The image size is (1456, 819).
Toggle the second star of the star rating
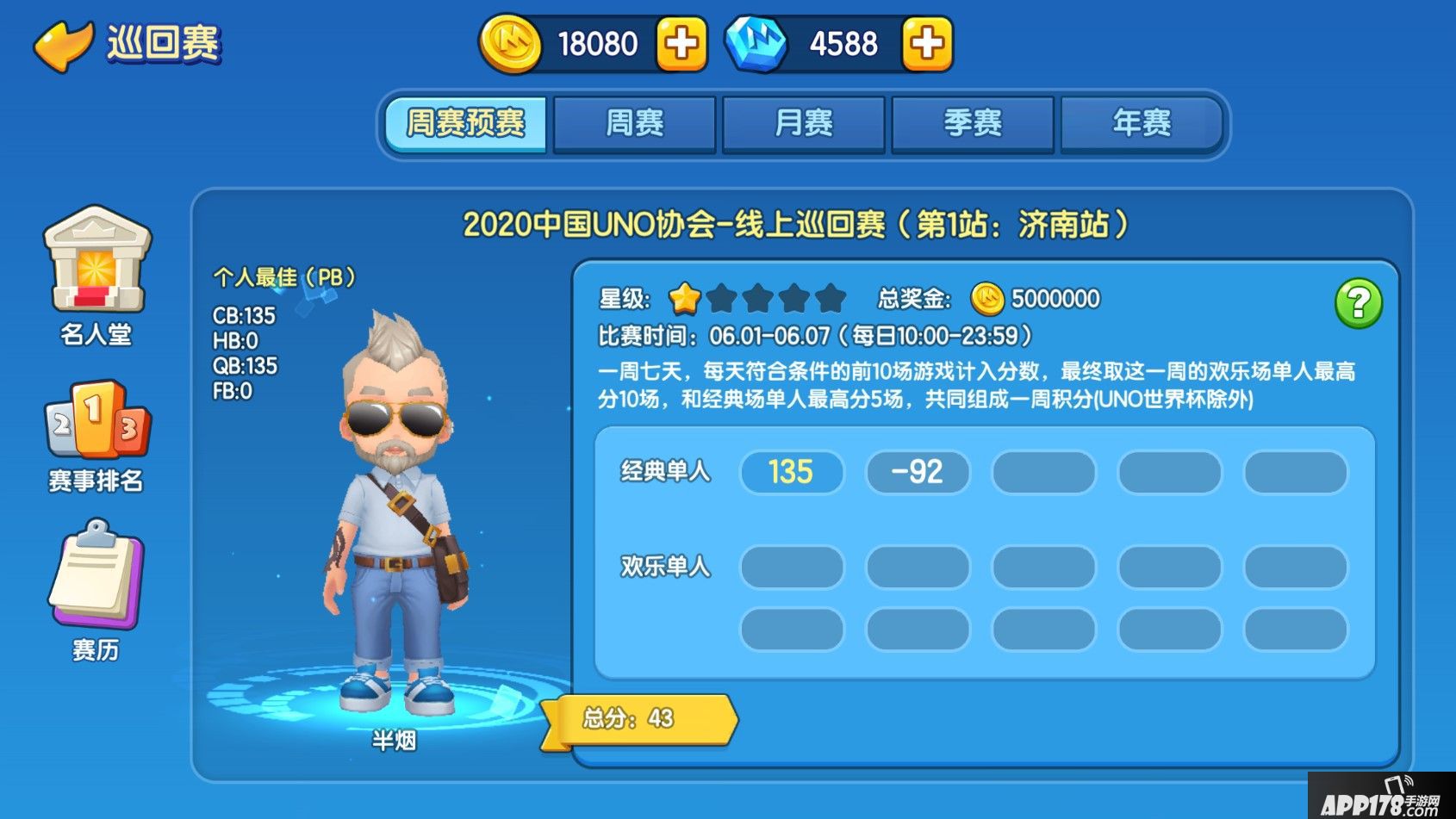(x=720, y=297)
